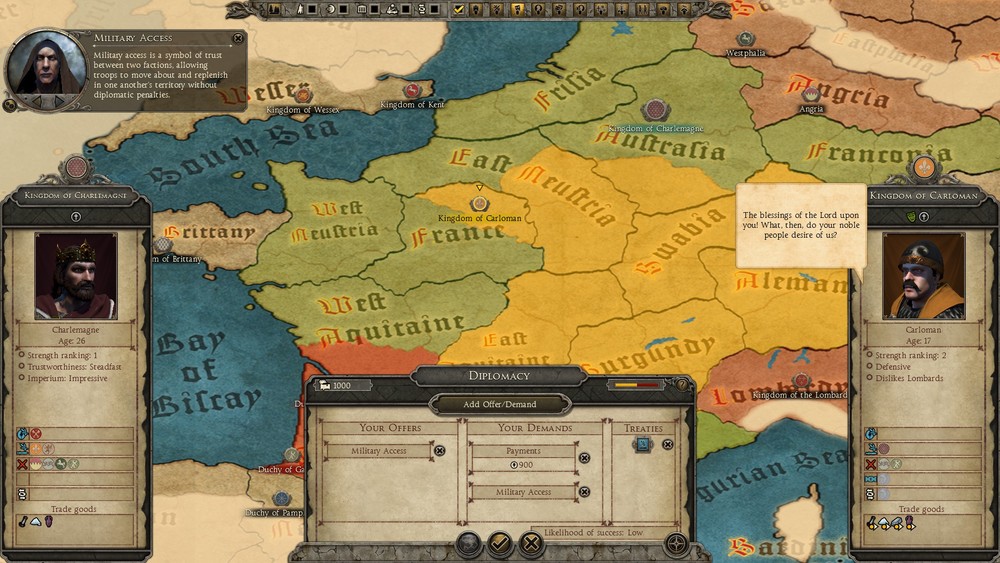Click the counter-offer button left of checkmark

[x=468, y=544]
